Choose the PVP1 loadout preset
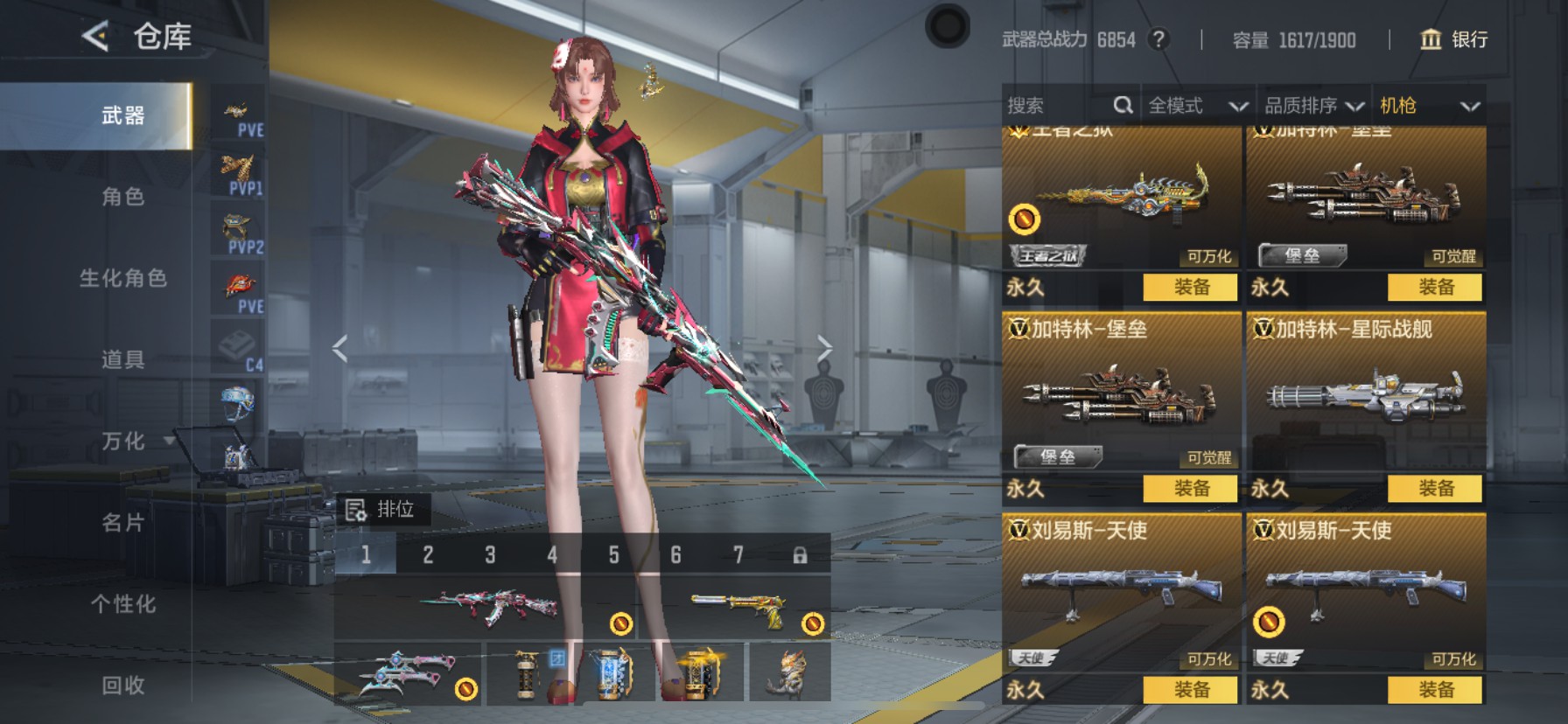 coord(238,175)
